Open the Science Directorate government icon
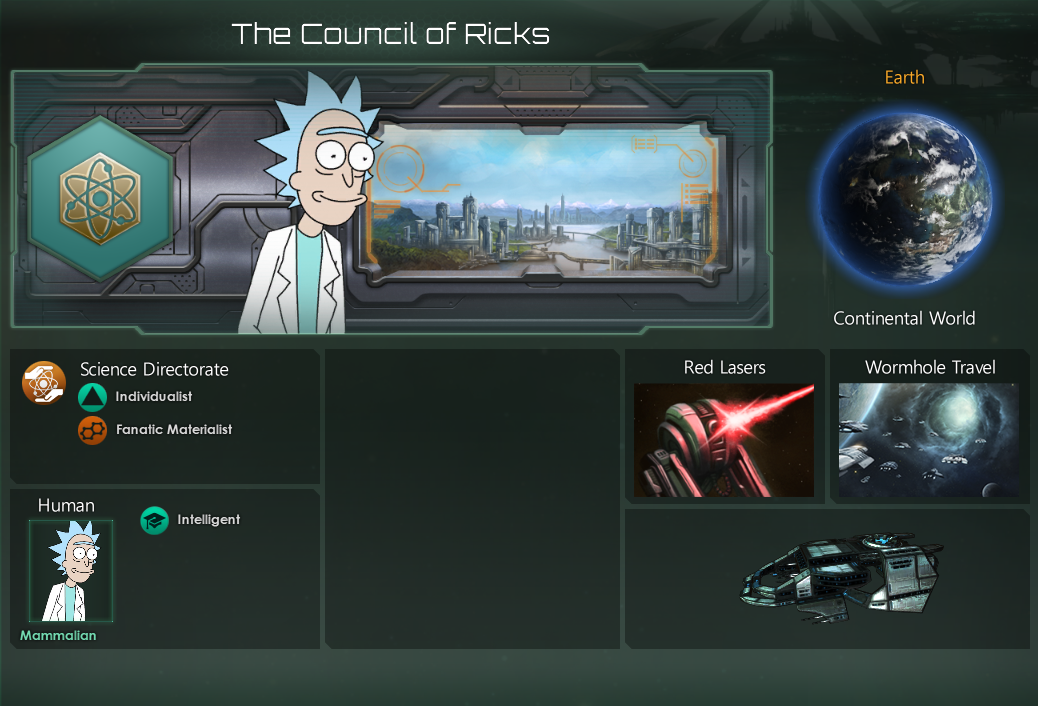This screenshot has height=706, width=1038. [44, 383]
